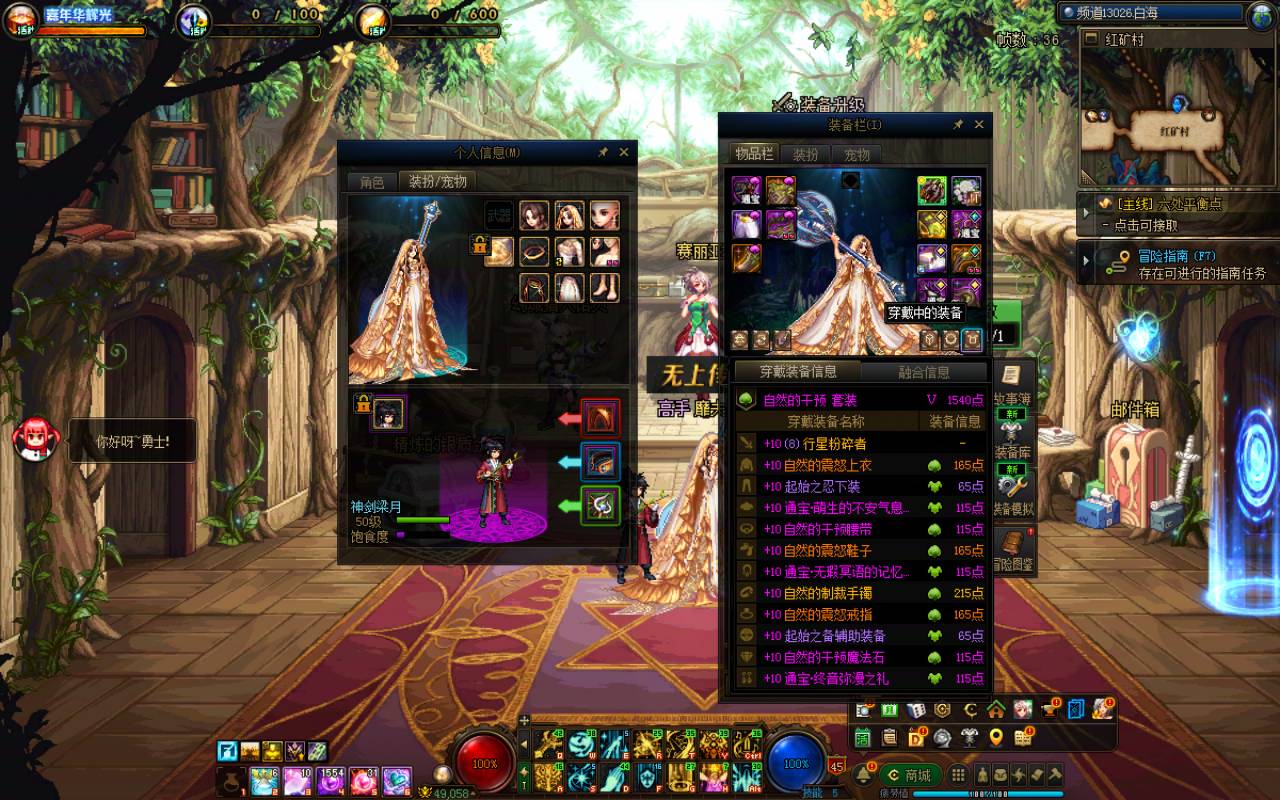Select the 装扮/宠物 tab in personal info

[437, 182]
